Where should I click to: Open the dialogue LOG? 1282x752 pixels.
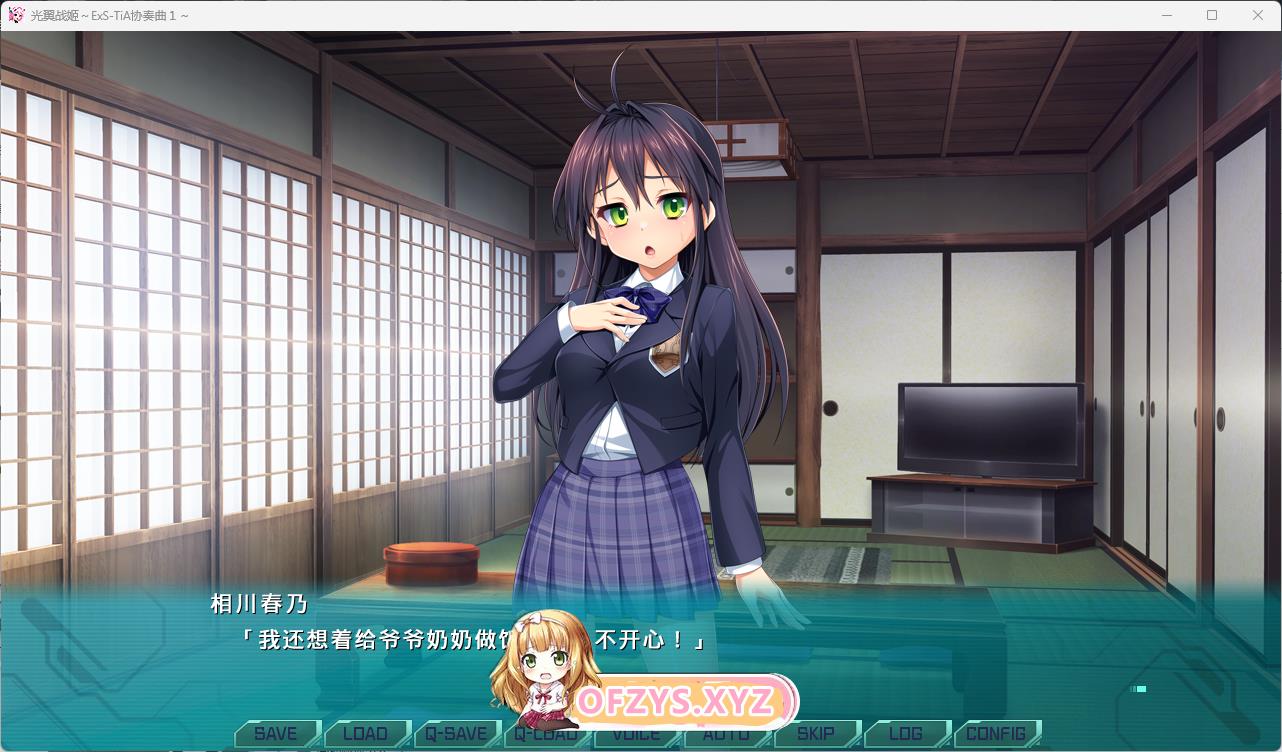click(905, 734)
